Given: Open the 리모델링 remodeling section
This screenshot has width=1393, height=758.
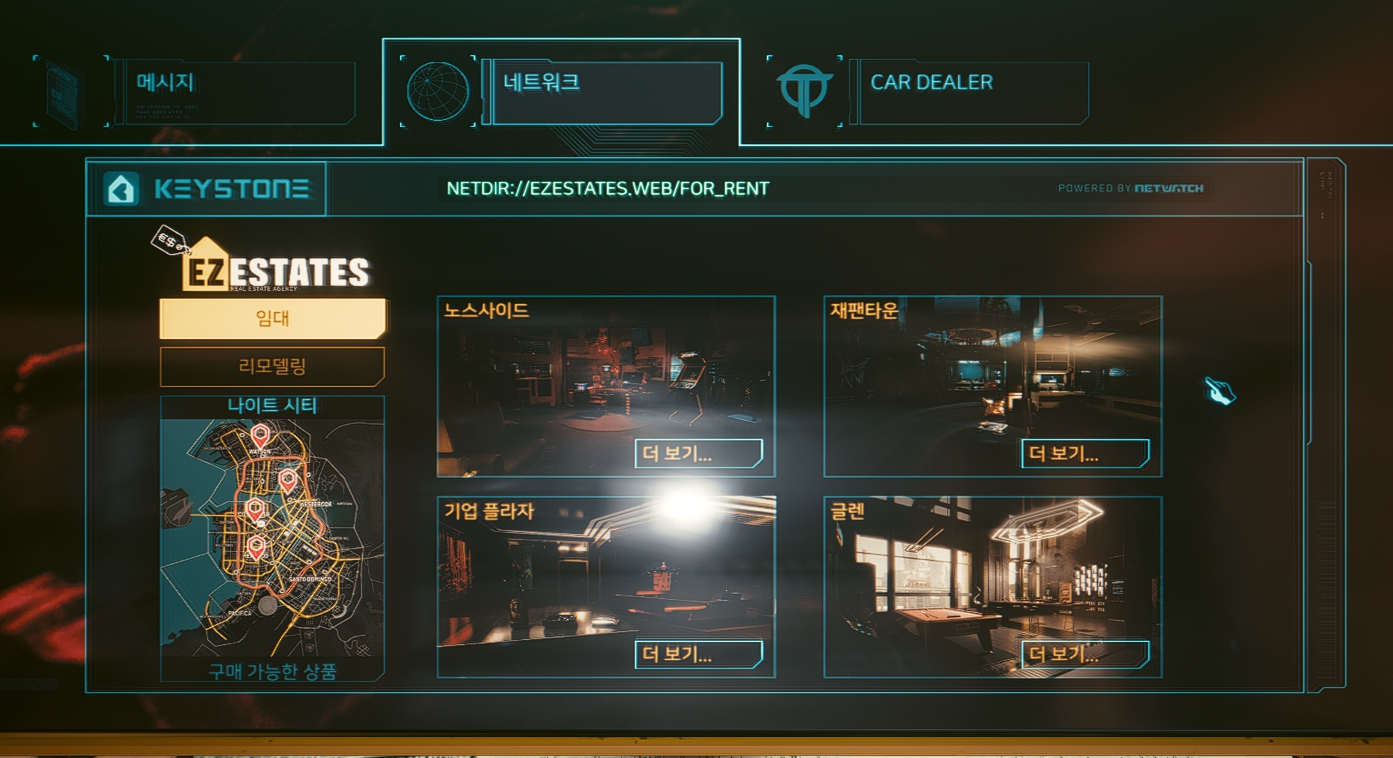Looking at the screenshot, I should pyautogui.click(x=272, y=367).
